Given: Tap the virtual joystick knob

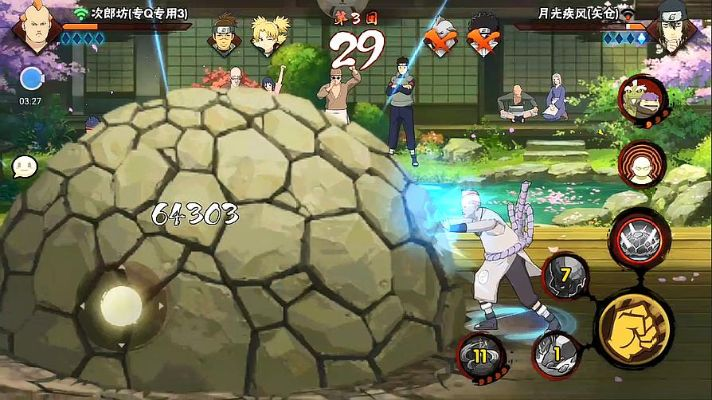Looking at the screenshot, I should tap(122, 303).
